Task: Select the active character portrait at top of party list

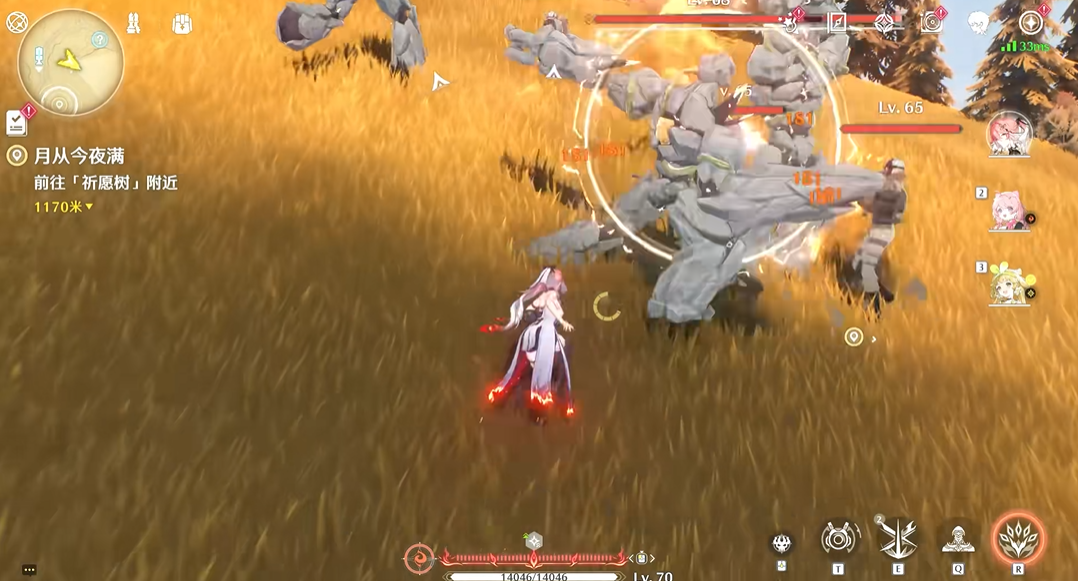Action: point(1008,135)
